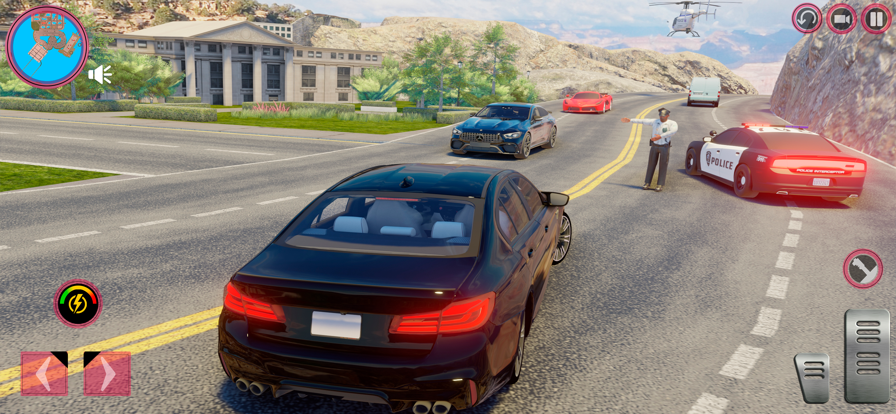The image size is (896, 414).
Task: Hit the small brake pedal
Action: pos(812,377)
